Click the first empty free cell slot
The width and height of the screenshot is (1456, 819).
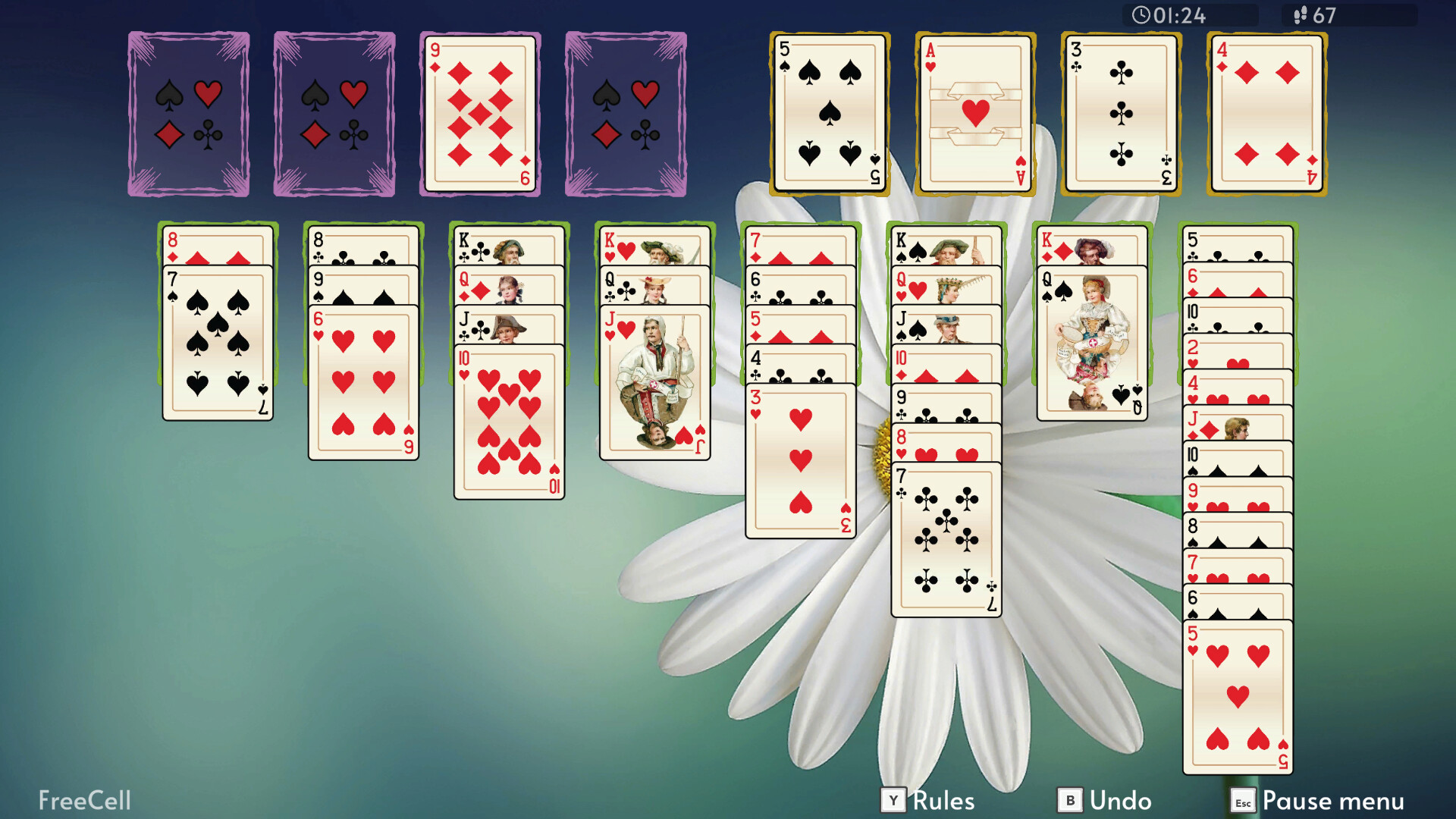click(x=188, y=114)
